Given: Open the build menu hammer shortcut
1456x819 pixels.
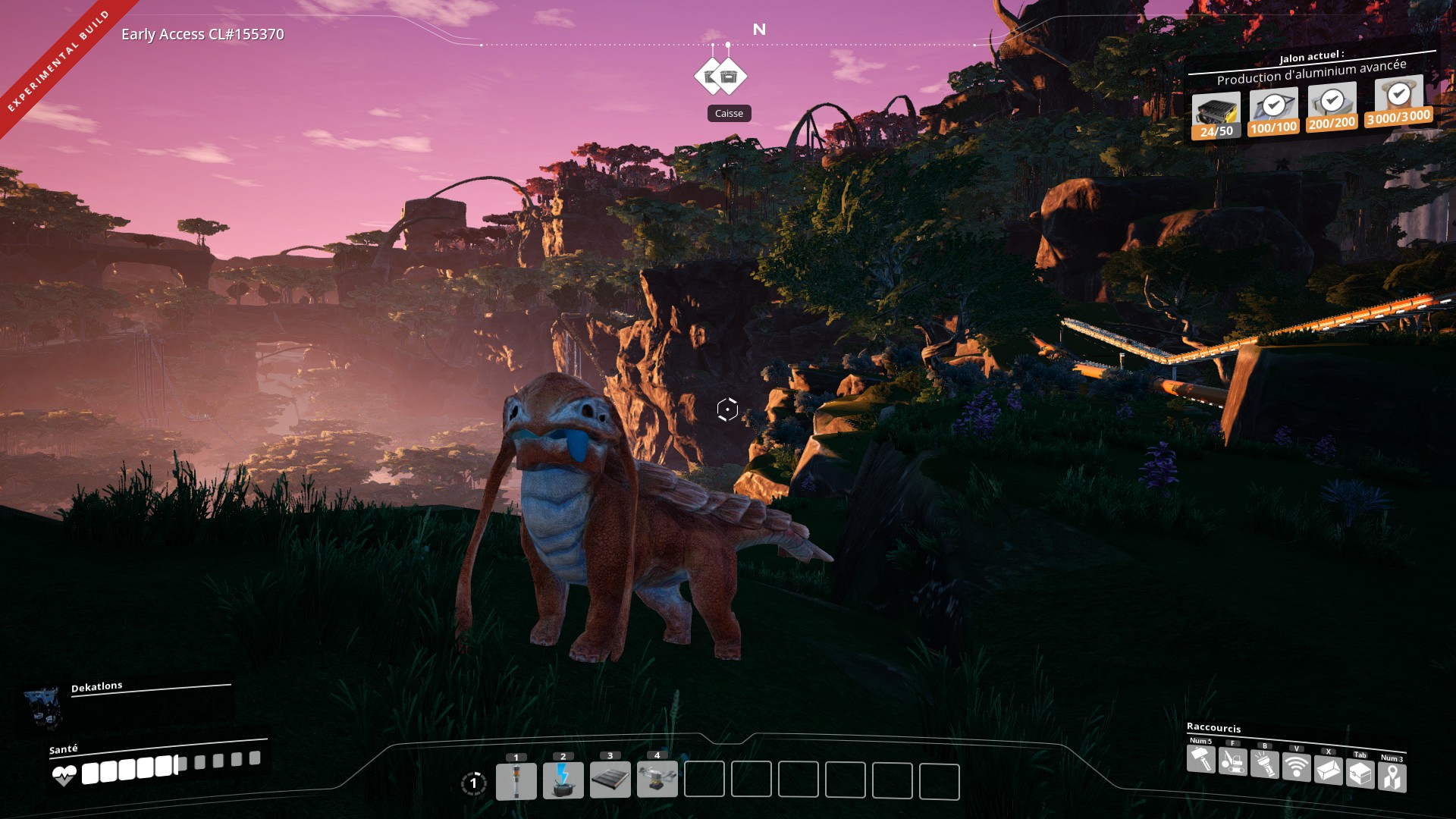Looking at the screenshot, I should coord(1201,759).
